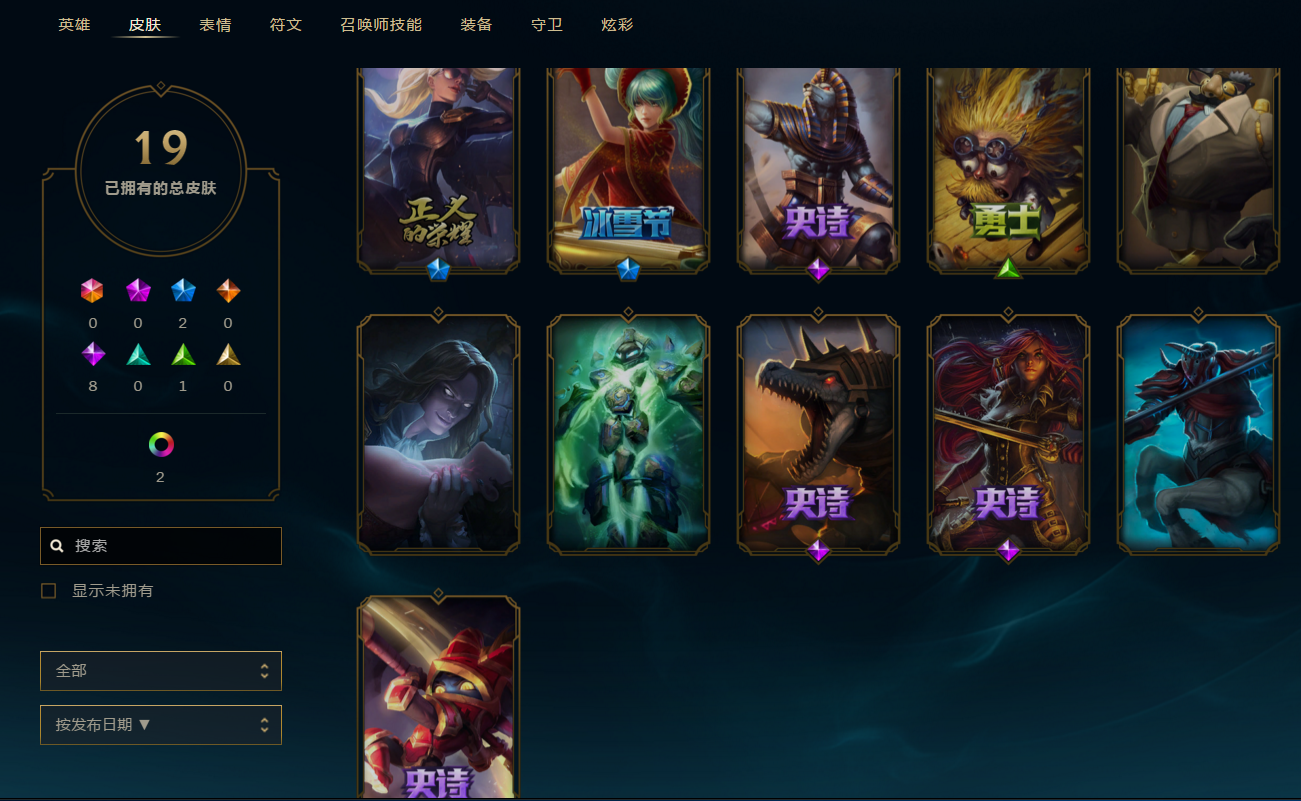Click the purple gem badge on 央诗 crocodile skin
Image resolution: width=1301 pixels, height=801 pixels.
[818, 553]
